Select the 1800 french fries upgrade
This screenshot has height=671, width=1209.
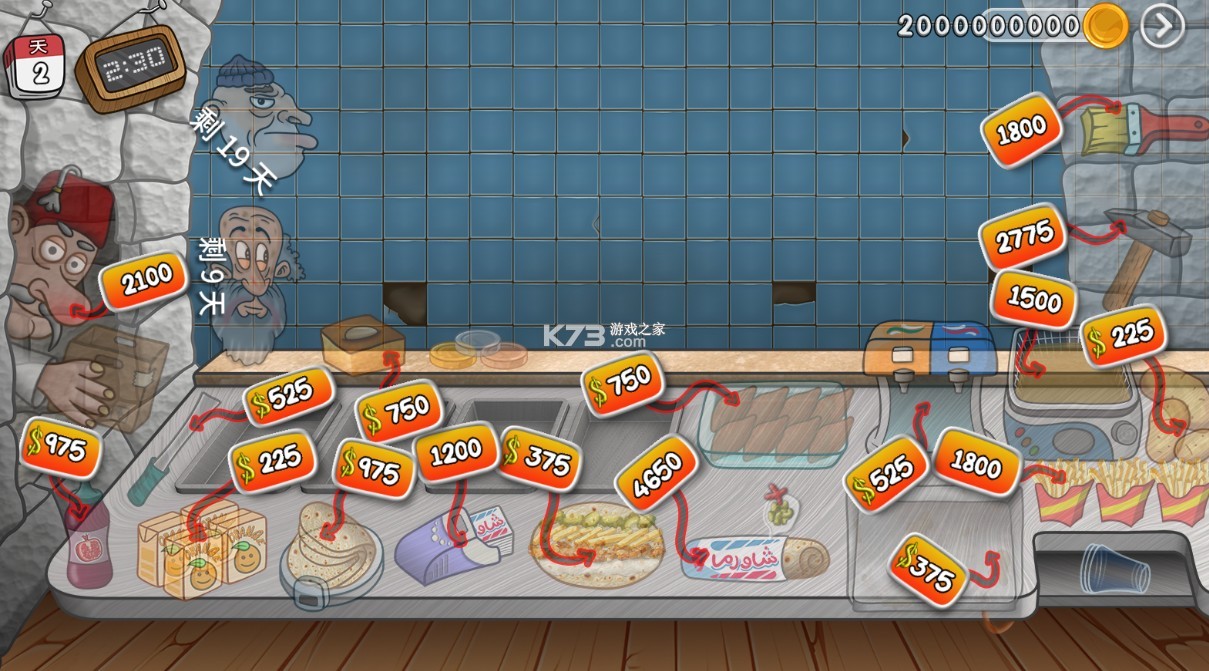(976, 461)
